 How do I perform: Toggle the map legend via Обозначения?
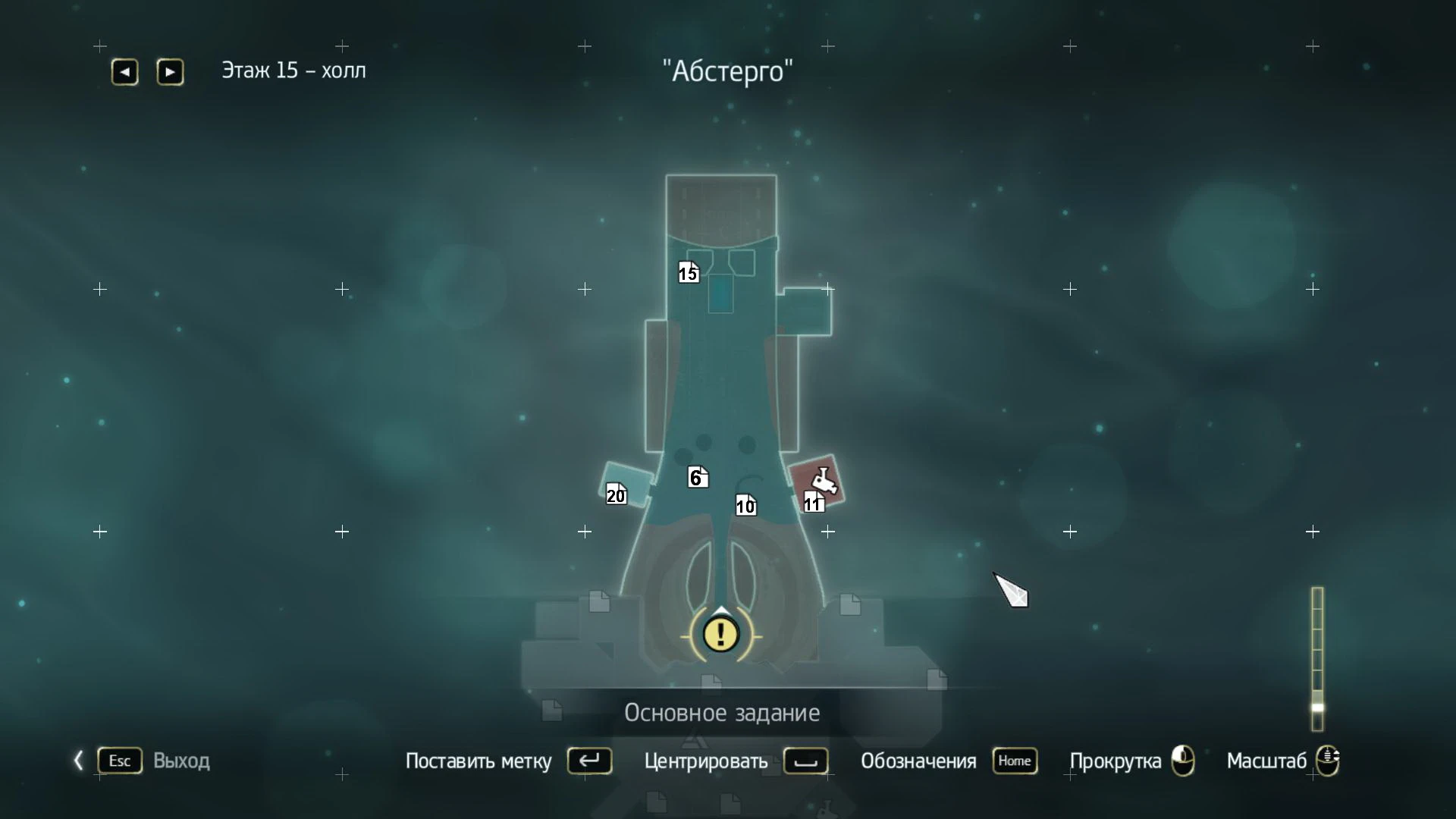(x=918, y=761)
